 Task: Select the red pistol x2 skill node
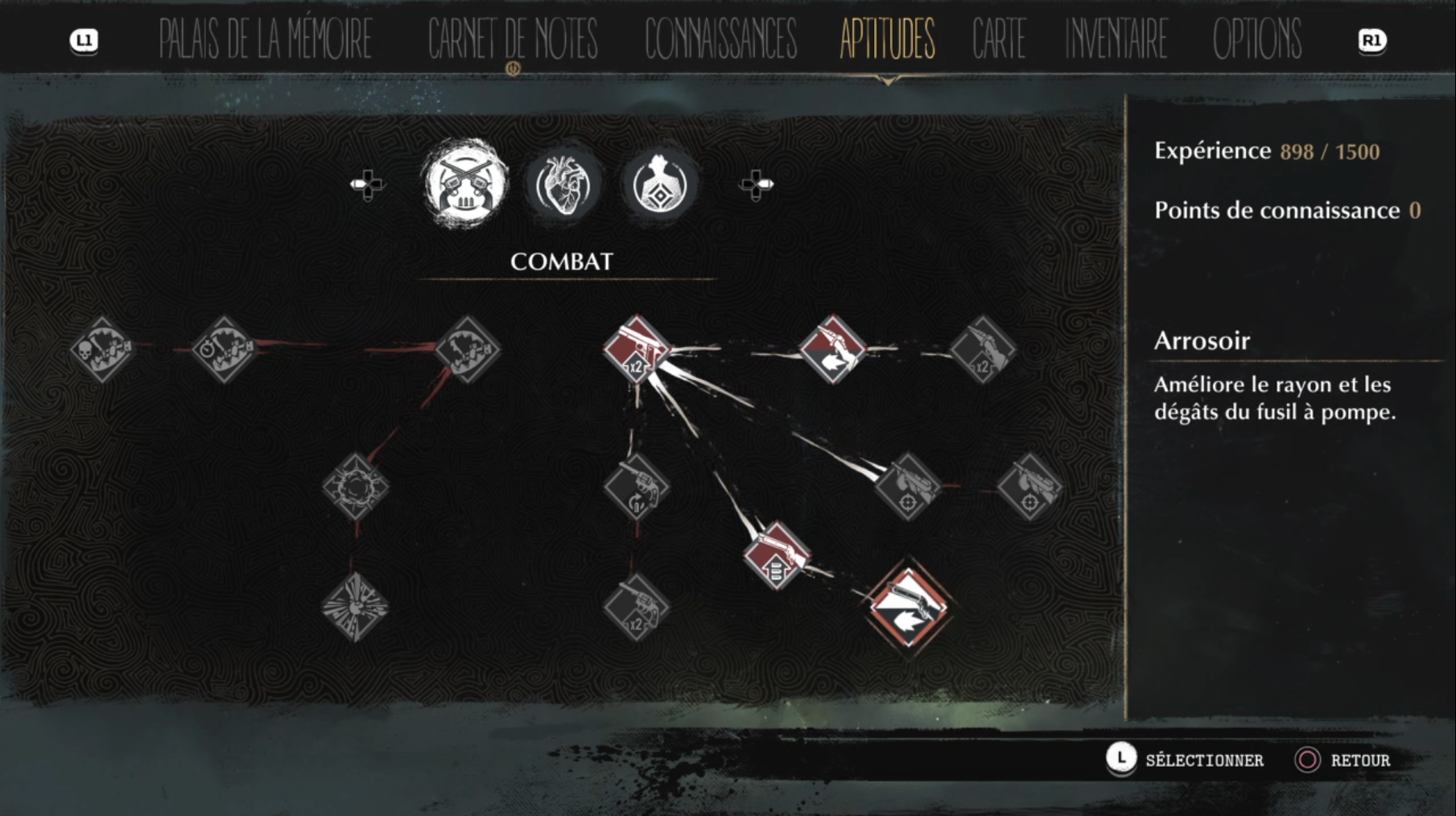click(637, 349)
